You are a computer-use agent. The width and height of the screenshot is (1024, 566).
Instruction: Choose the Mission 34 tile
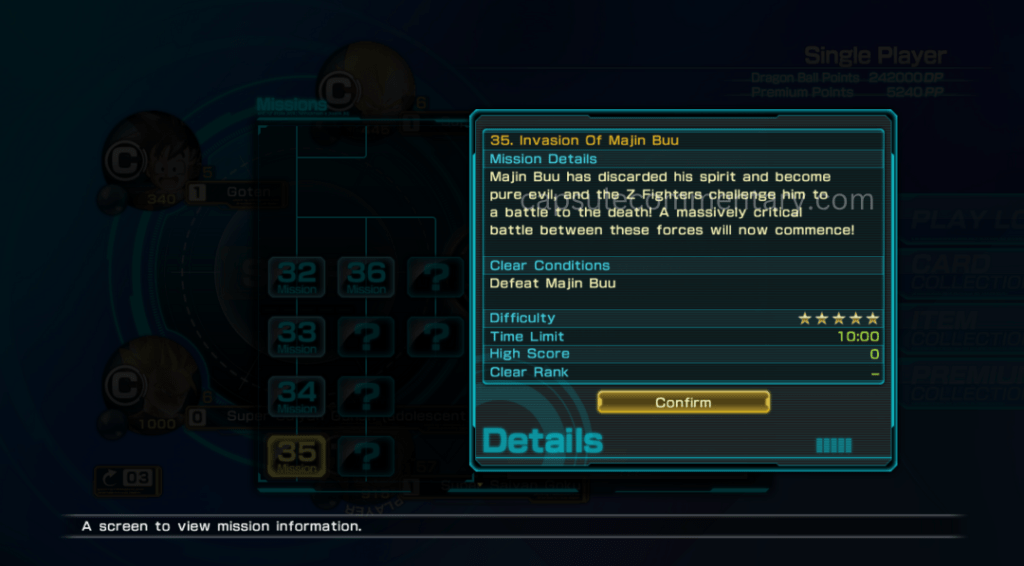click(x=297, y=397)
